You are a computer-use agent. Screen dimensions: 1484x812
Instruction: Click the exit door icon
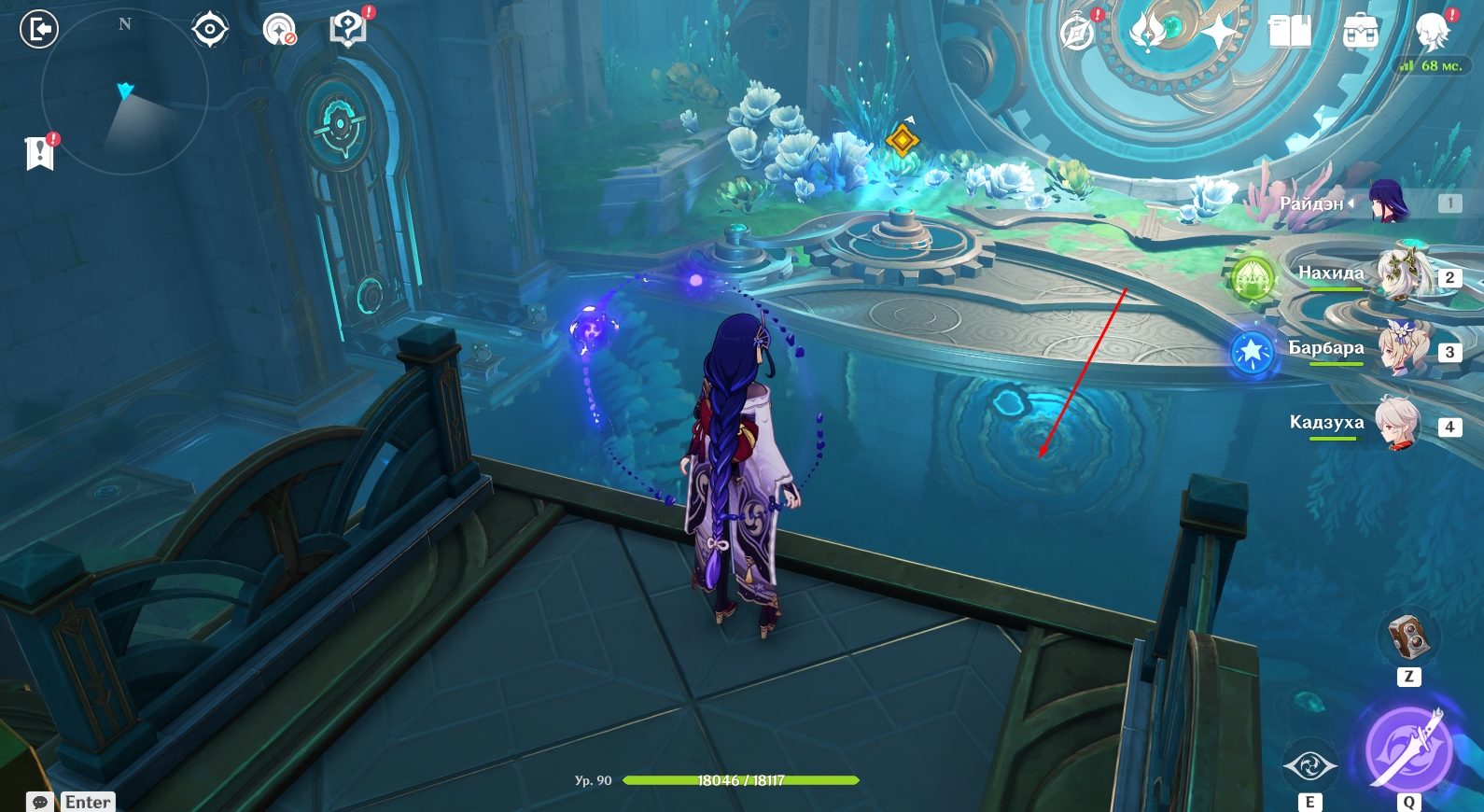tap(39, 30)
